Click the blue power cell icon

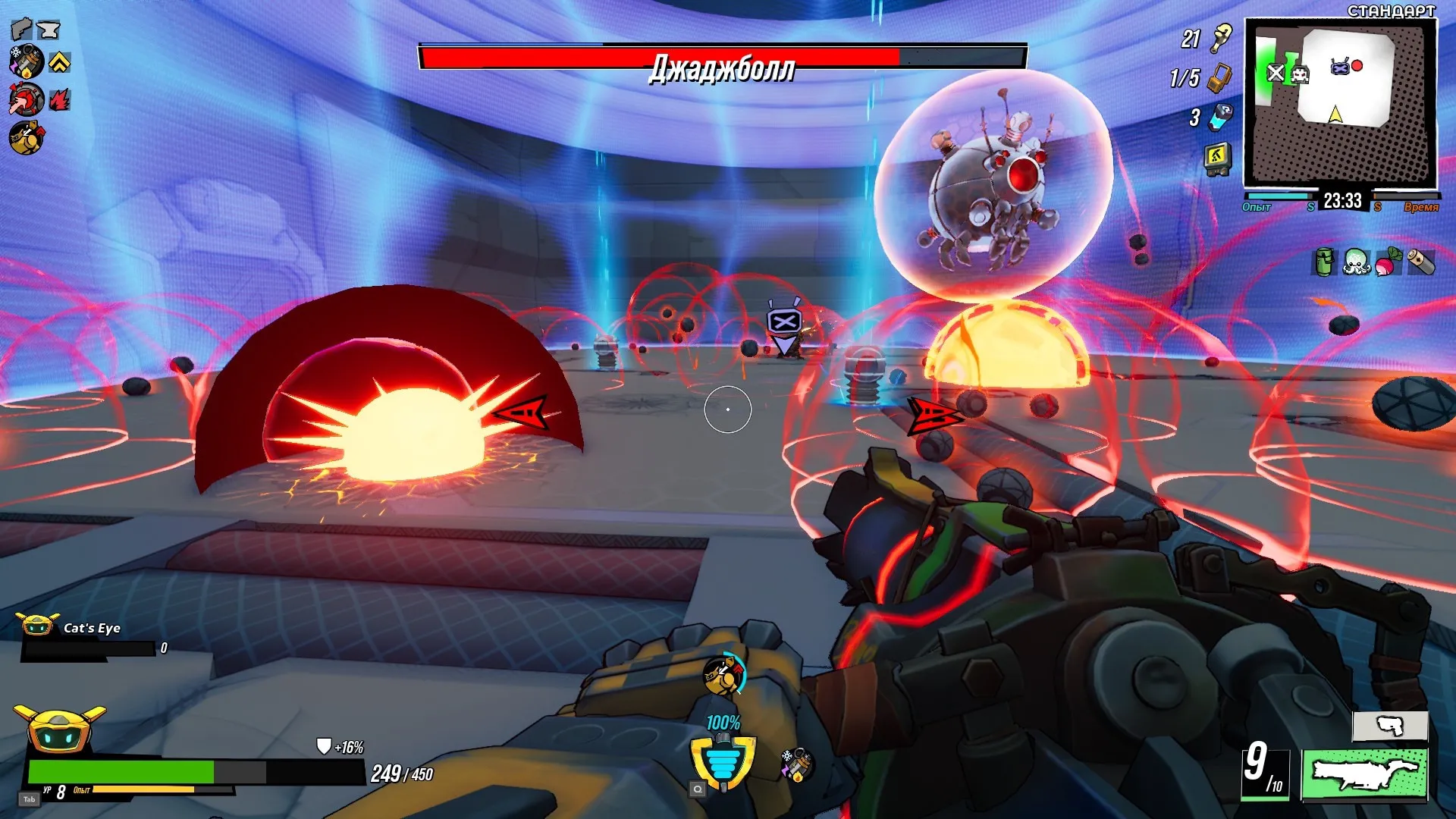point(1221,118)
